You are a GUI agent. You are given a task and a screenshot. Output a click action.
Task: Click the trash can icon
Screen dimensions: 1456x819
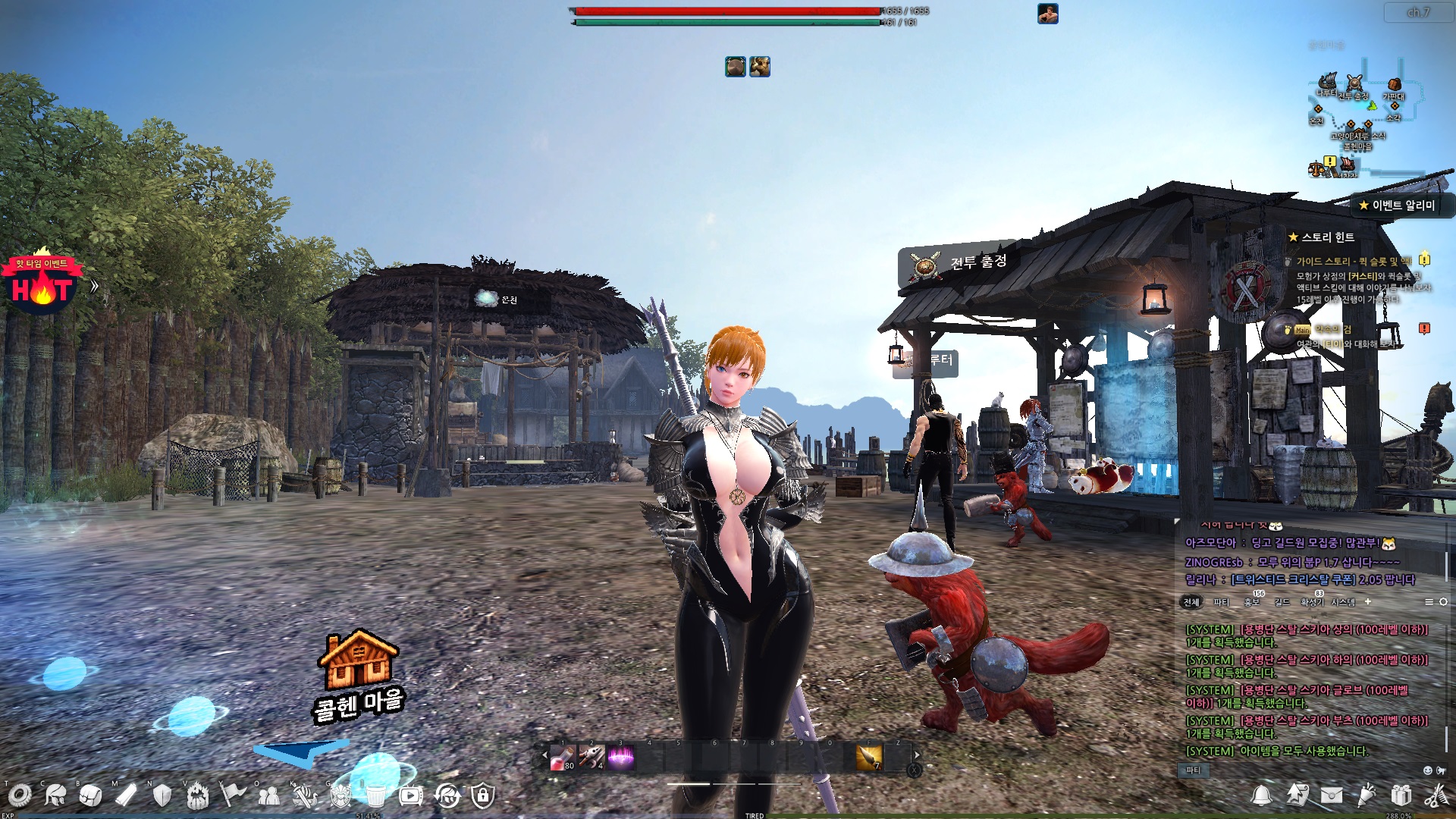tap(375, 795)
